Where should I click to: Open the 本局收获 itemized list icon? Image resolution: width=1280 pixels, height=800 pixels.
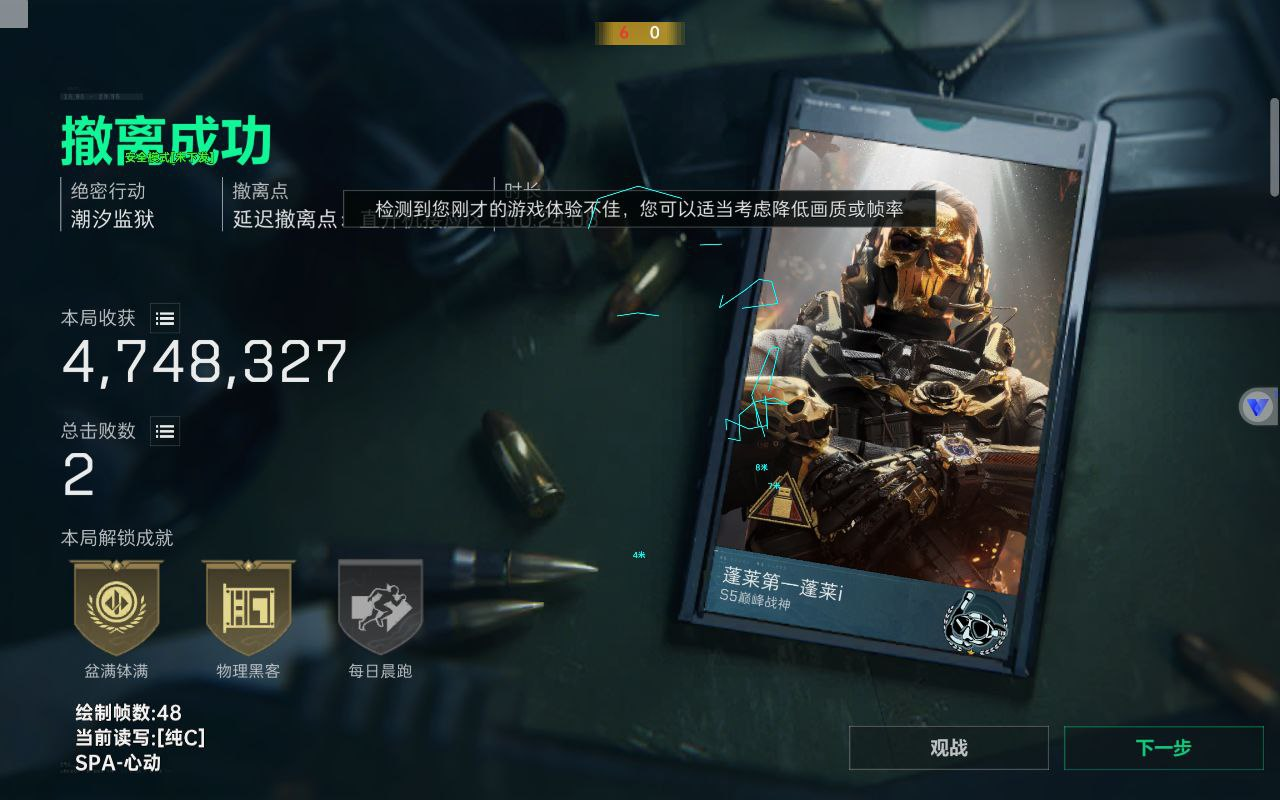click(x=164, y=318)
